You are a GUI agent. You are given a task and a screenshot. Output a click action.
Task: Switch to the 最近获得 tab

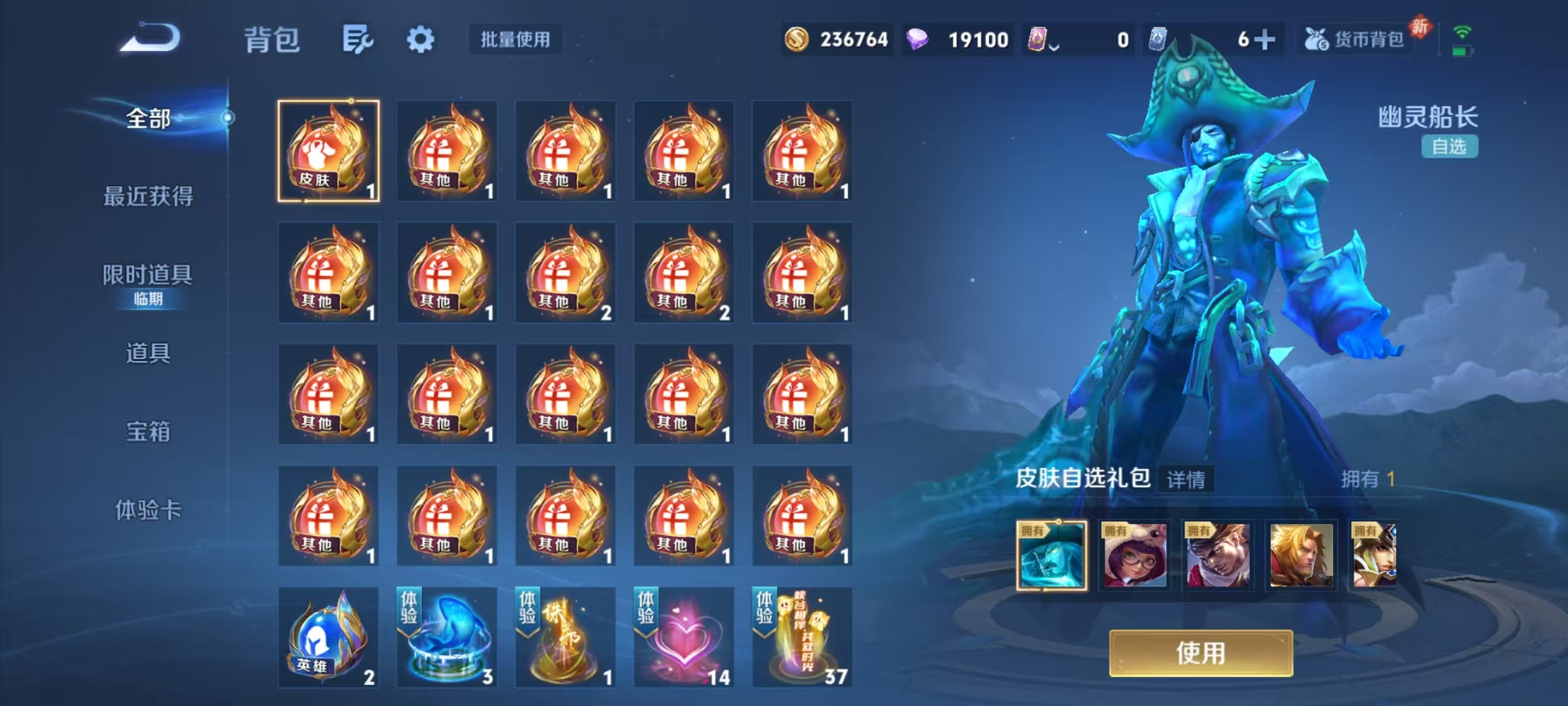tap(148, 196)
